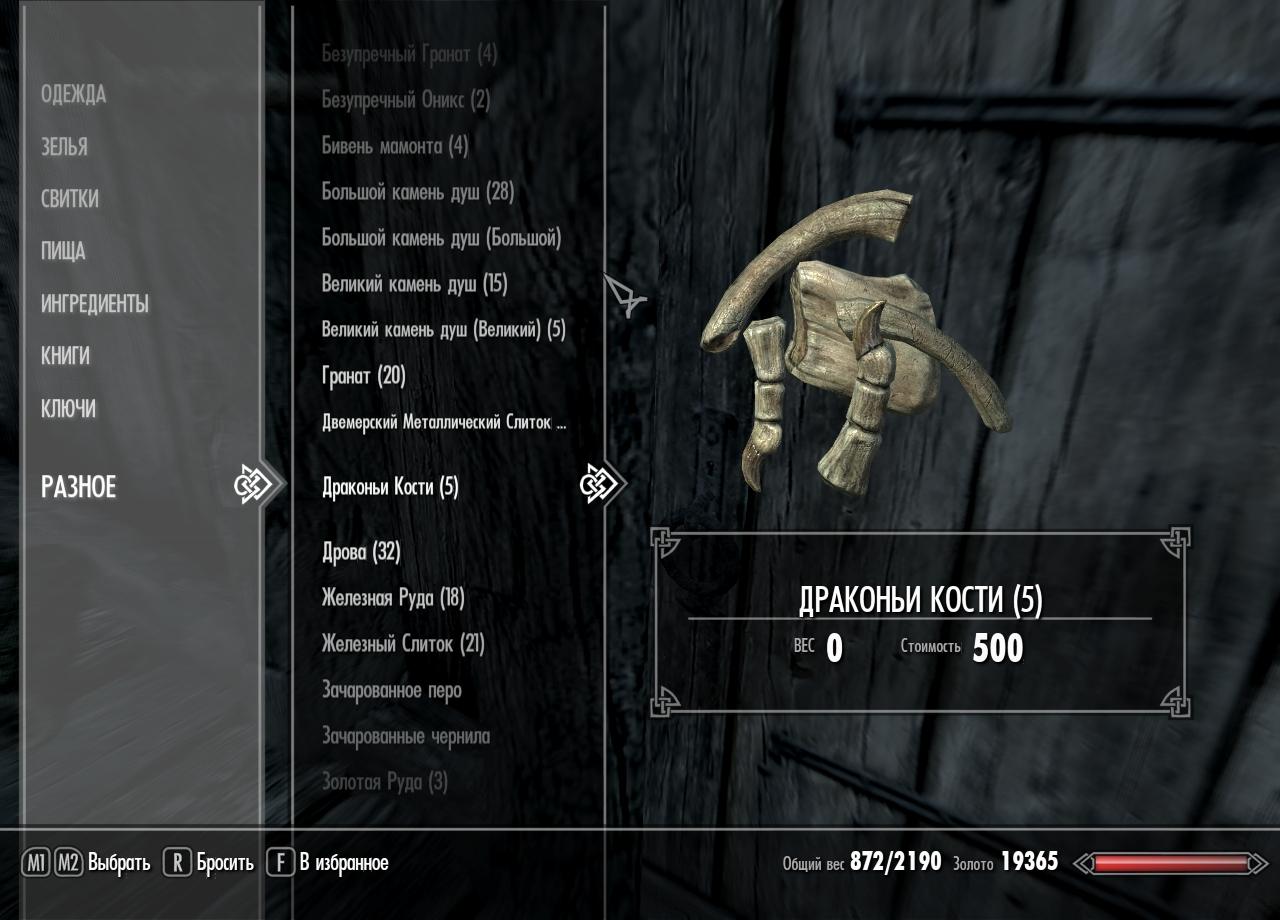The width and height of the screenshot is (1280, 920).
Task: Select Железный Слиток (21)
Action: 403,644
